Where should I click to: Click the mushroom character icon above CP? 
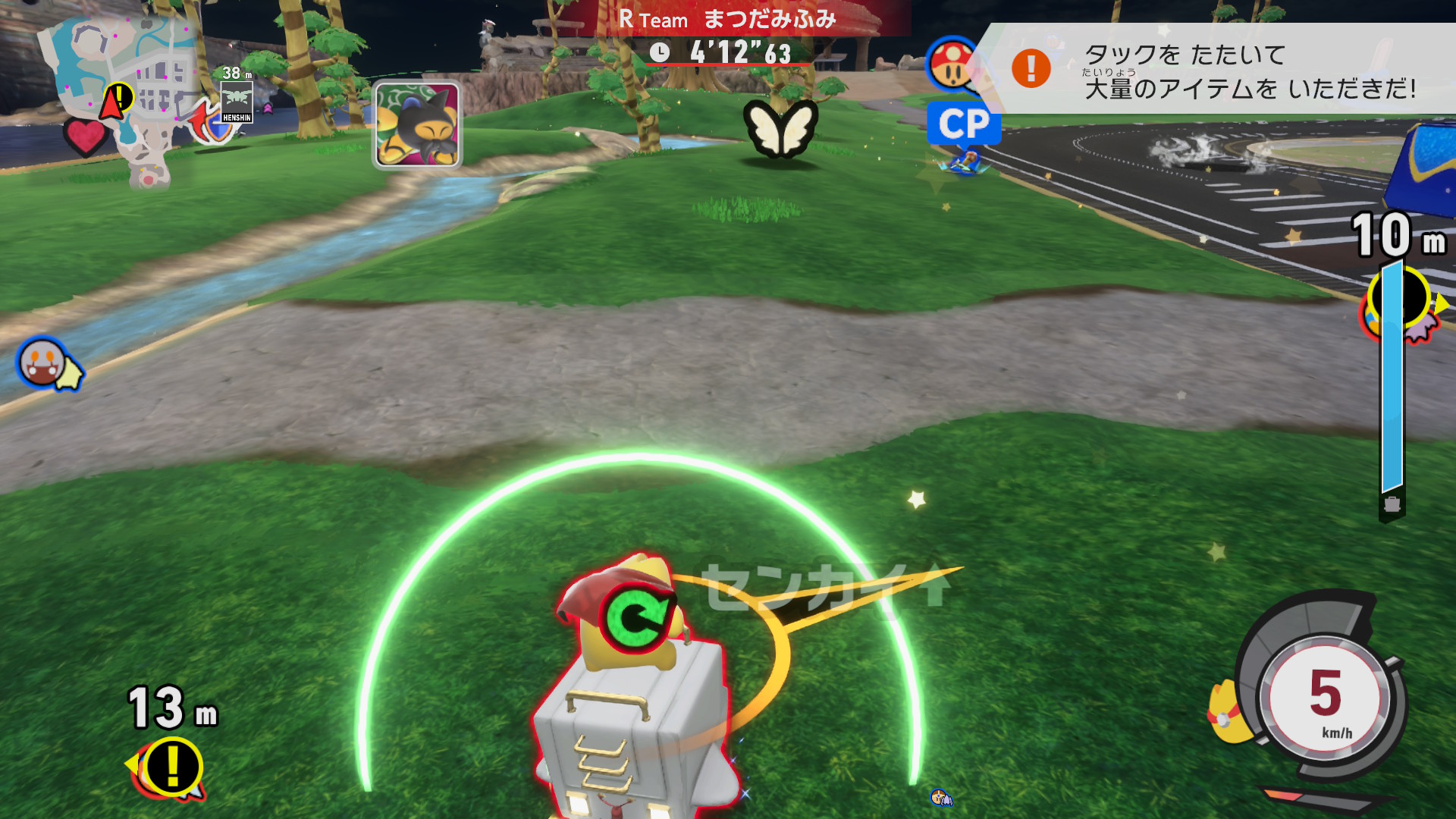[952, 65]
